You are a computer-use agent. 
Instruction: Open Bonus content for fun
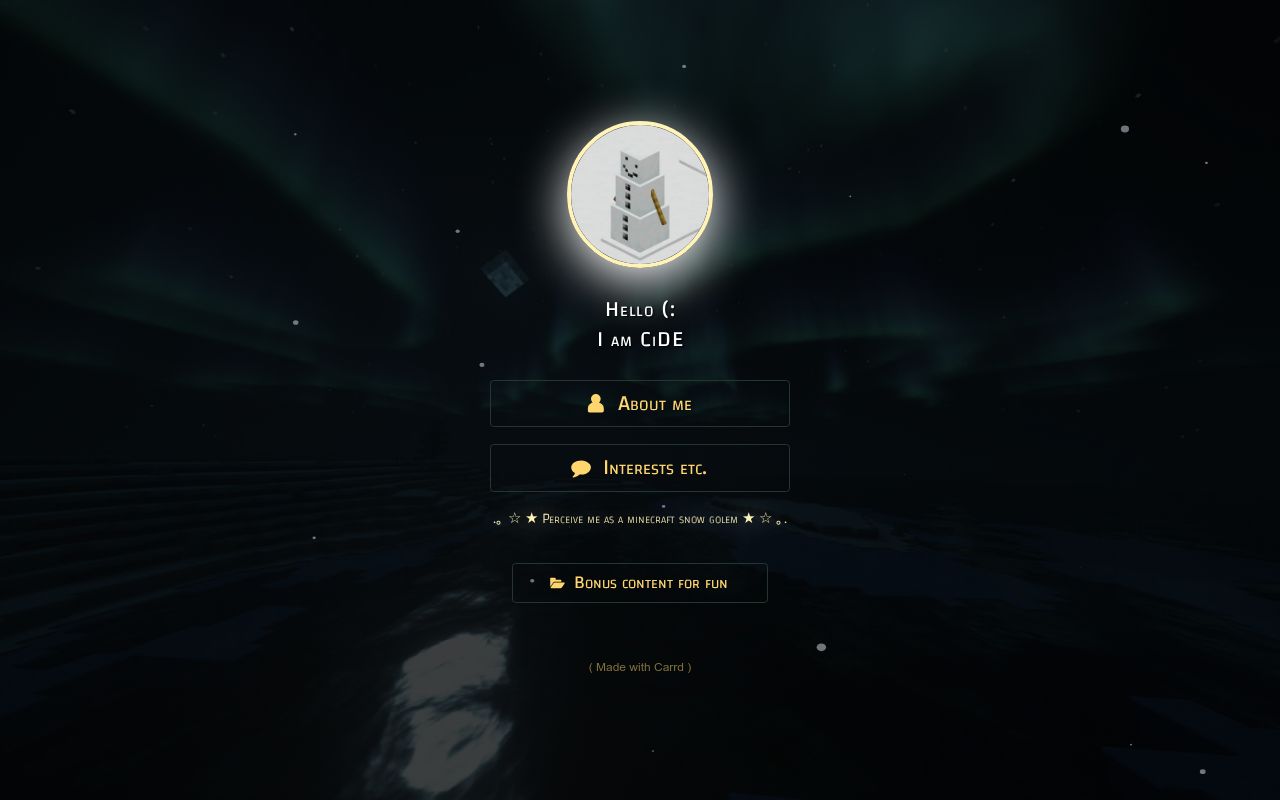(640, 583)
